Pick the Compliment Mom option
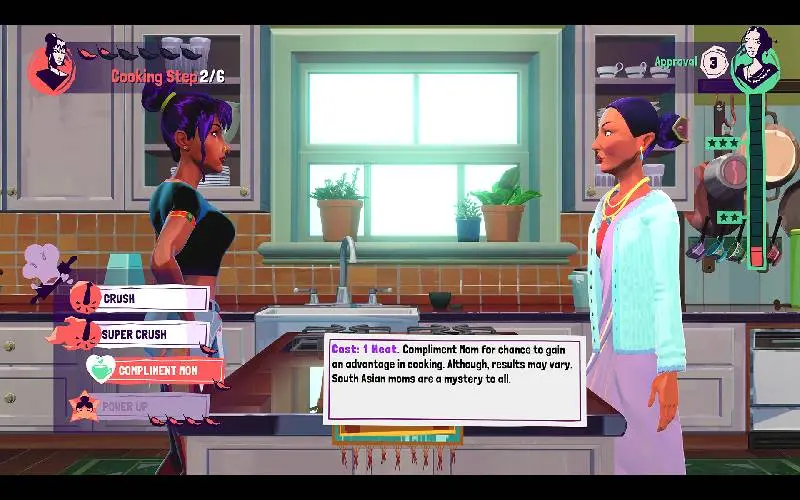Viewport: 800px width, 500px height. [157, 370]
